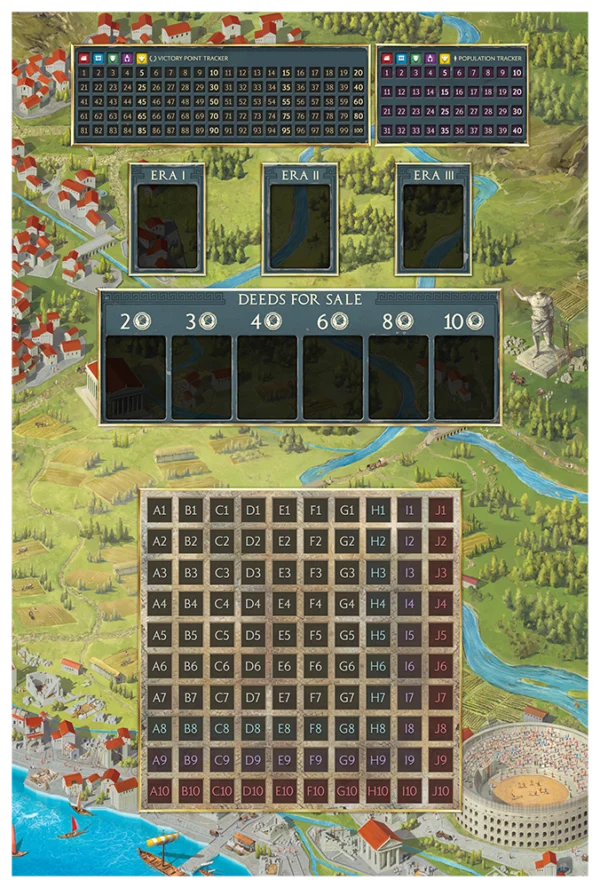Click grid tile J10
The width and height of the screenshot is (600, 888).
click(x=440, y=791)
